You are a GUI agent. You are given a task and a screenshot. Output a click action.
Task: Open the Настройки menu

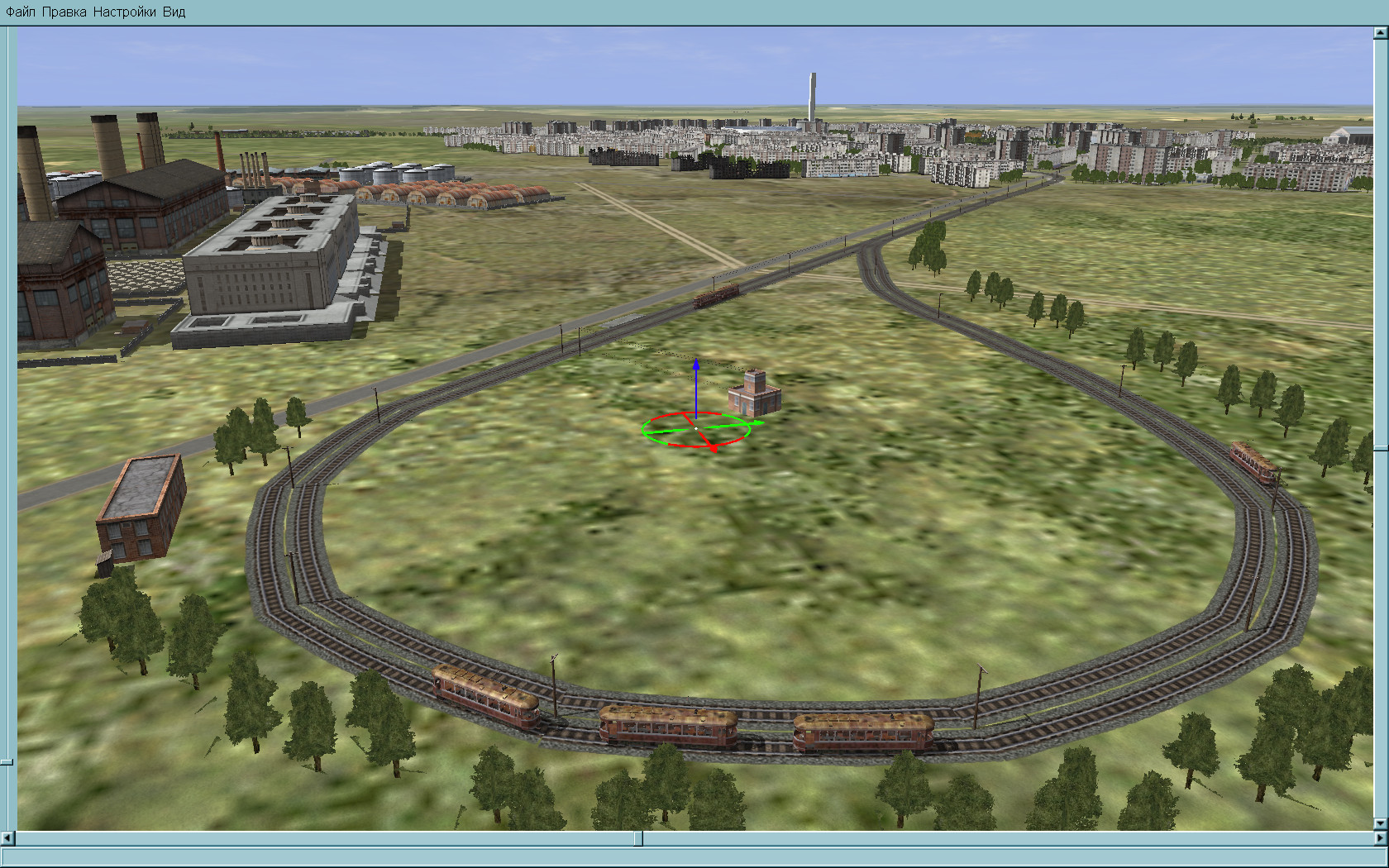coord(124,12)
